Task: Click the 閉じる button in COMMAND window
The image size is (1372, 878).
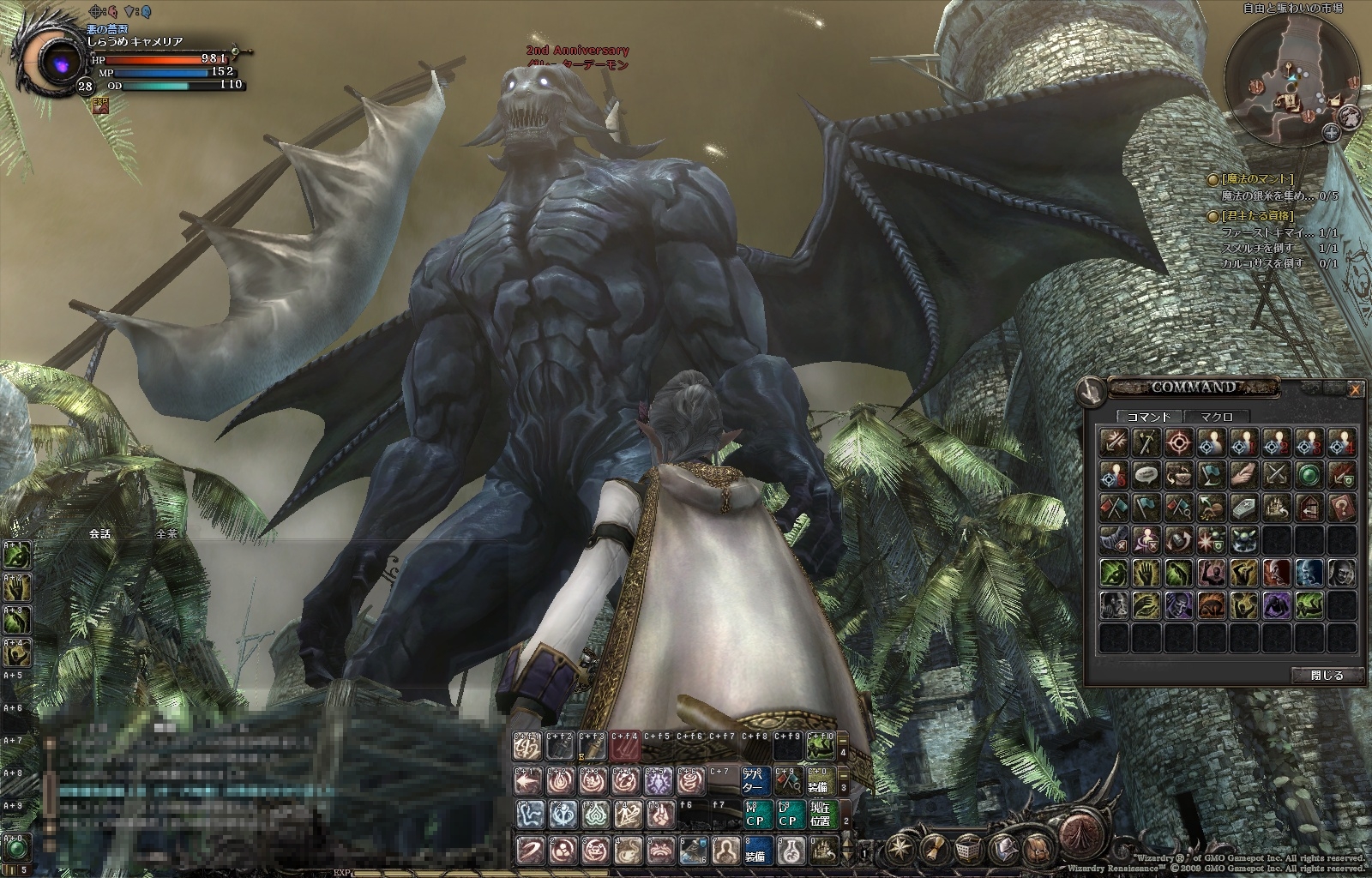Action: [1327, 675]
